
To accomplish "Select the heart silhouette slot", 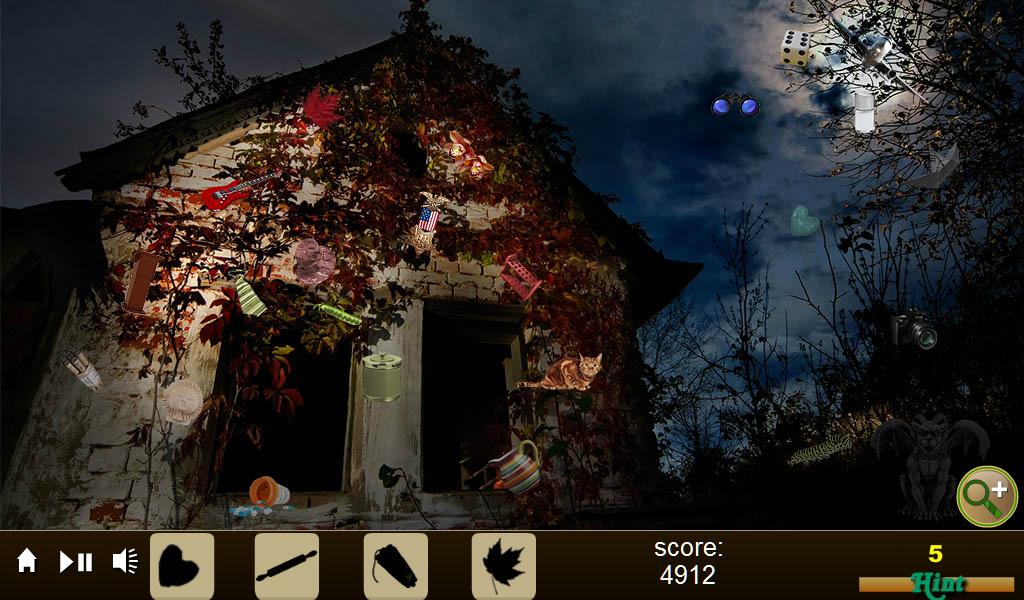I will click(182, 566).
